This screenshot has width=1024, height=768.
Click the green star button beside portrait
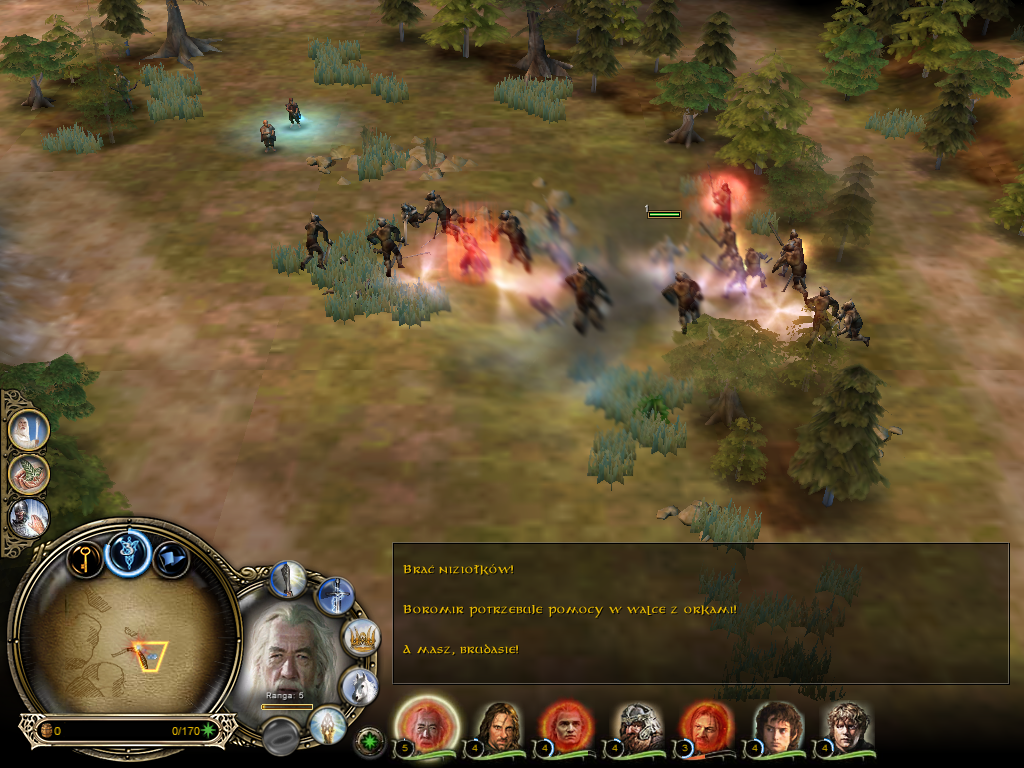[x=369, y=742]
